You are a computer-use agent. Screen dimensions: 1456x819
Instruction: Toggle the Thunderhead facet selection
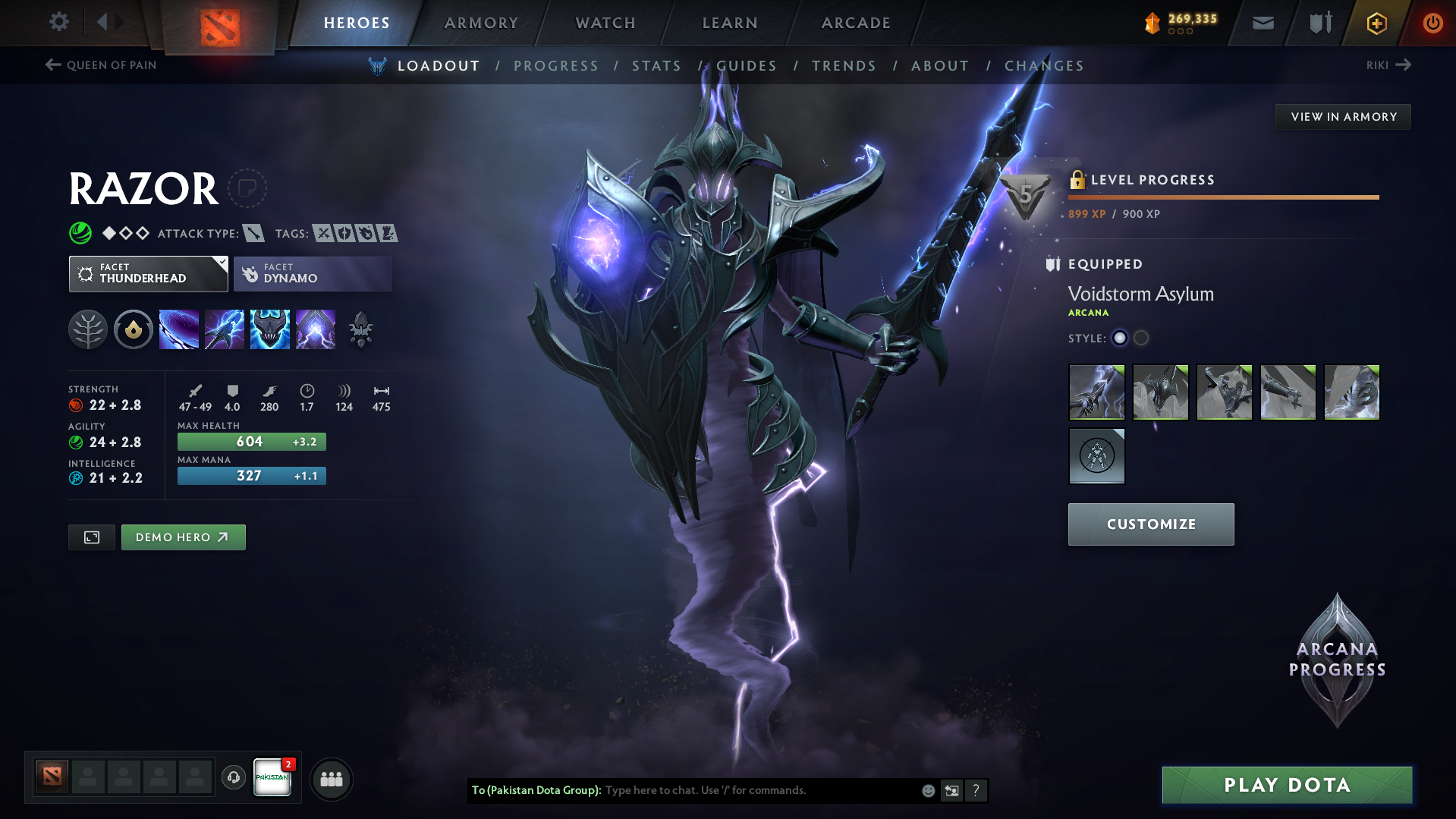pyautogui.click(x=148, y=273)
